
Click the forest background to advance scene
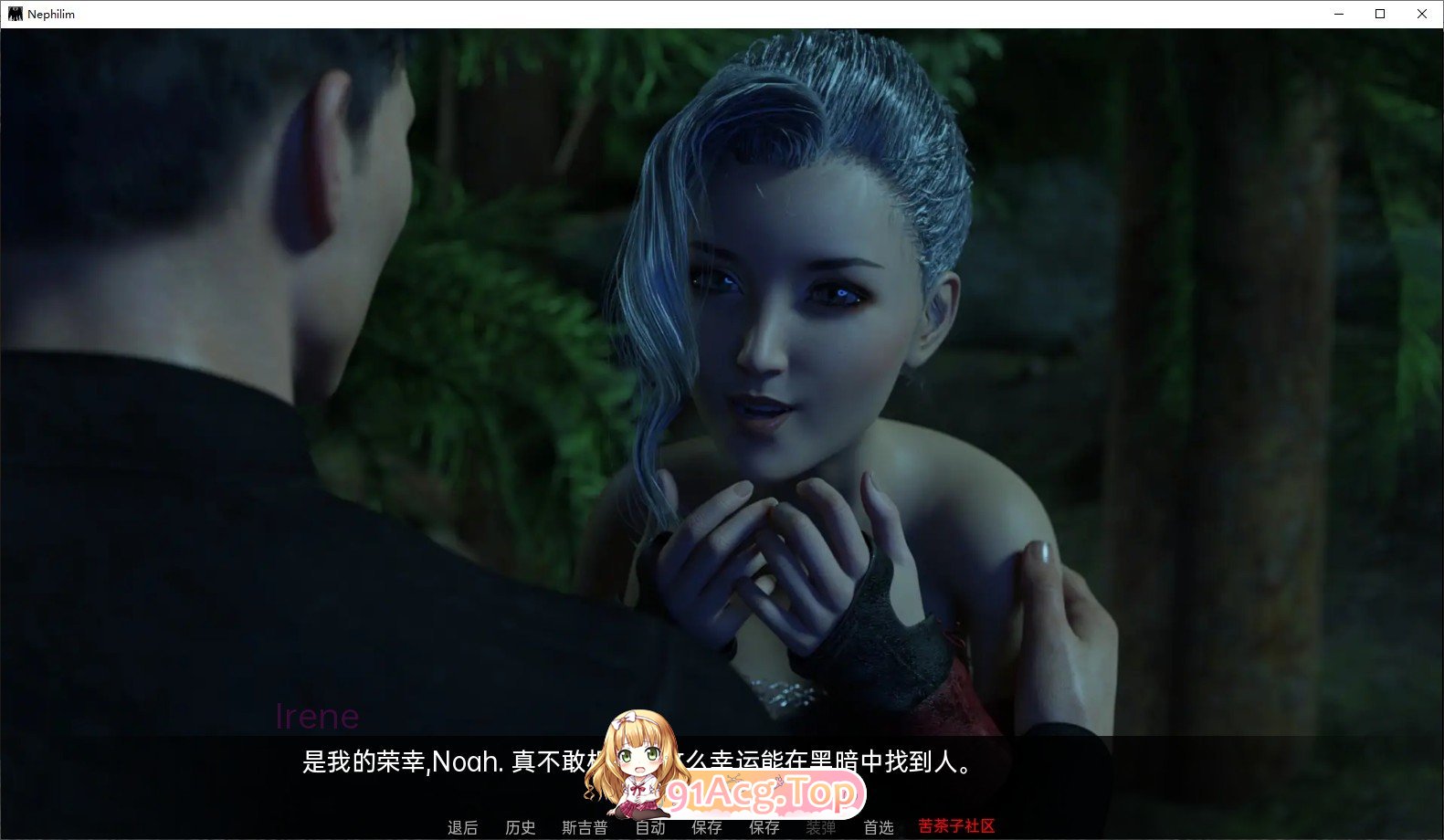1233,274
